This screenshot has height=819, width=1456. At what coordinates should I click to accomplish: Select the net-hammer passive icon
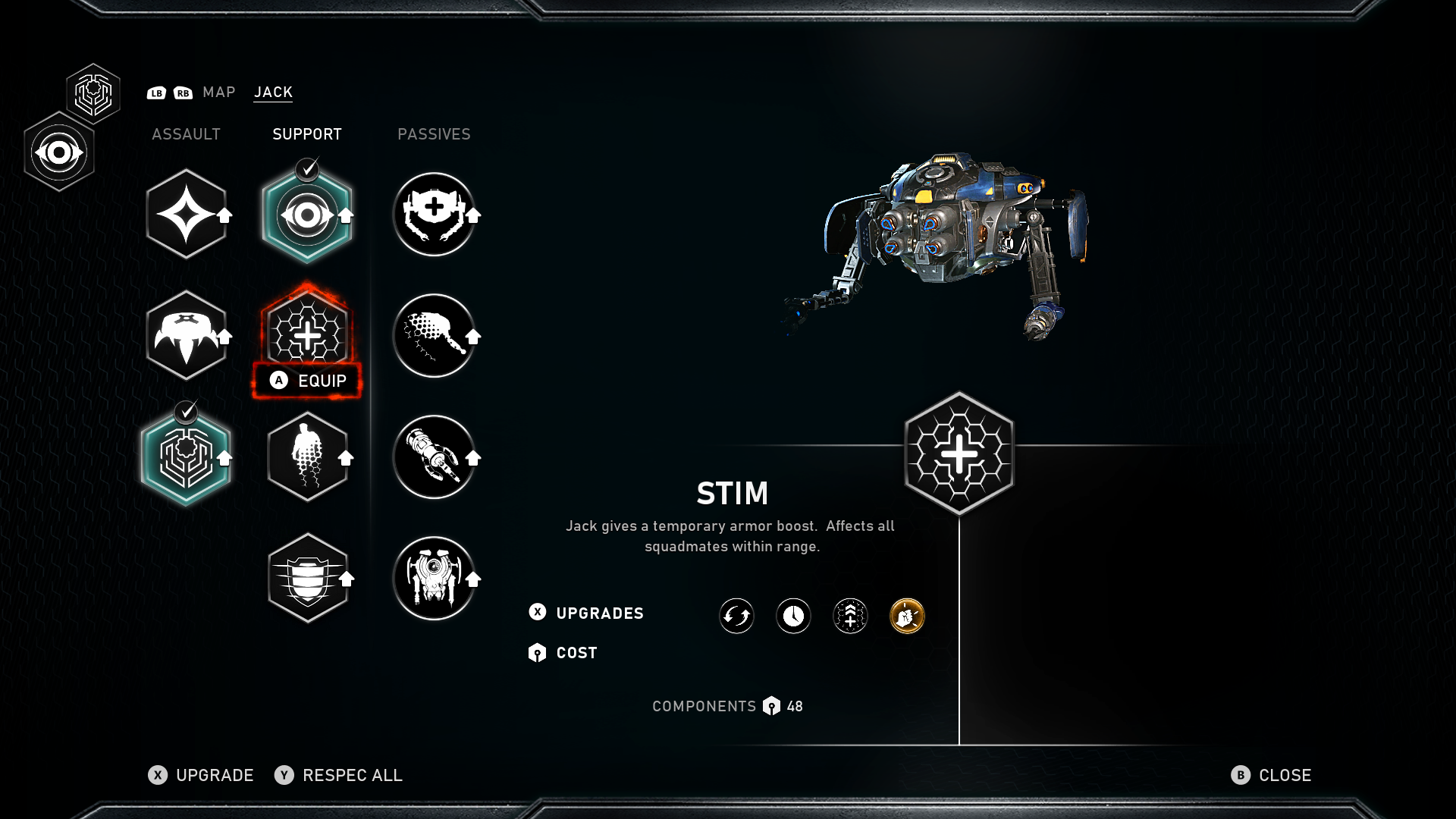(x=435, y=336)
